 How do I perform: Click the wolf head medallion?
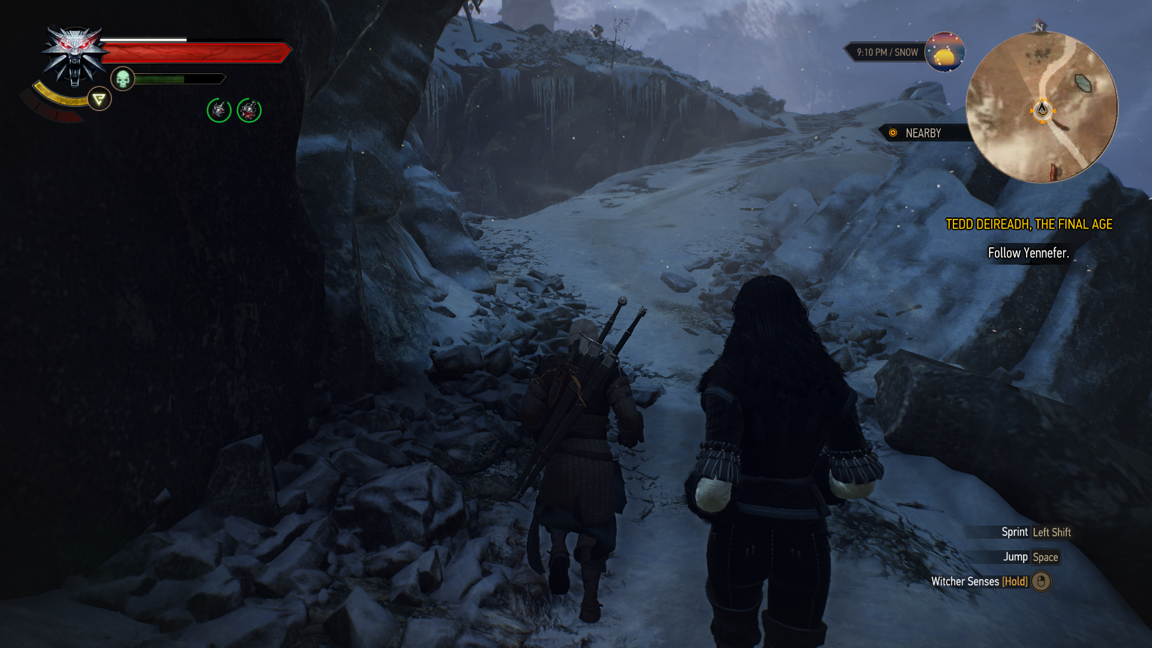point(73,55)
